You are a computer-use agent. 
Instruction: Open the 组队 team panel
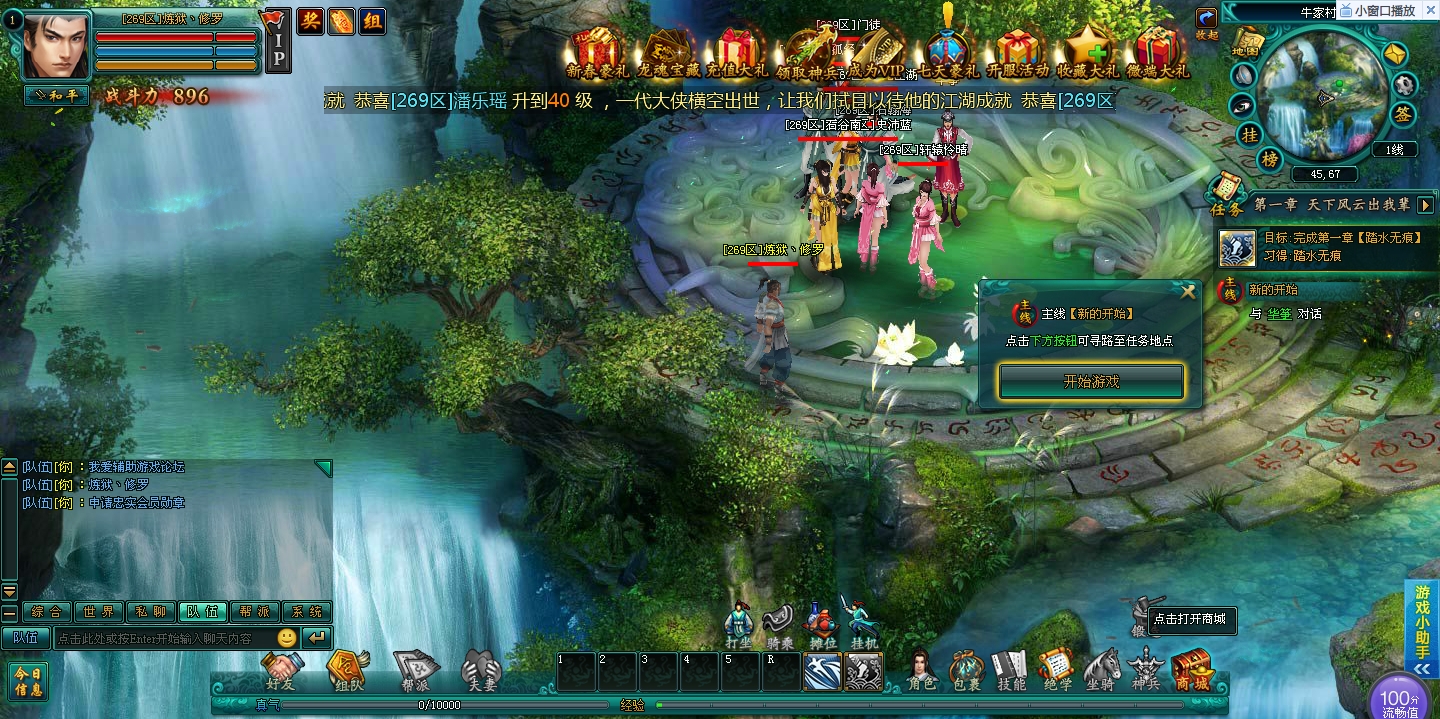click(348, 671)
